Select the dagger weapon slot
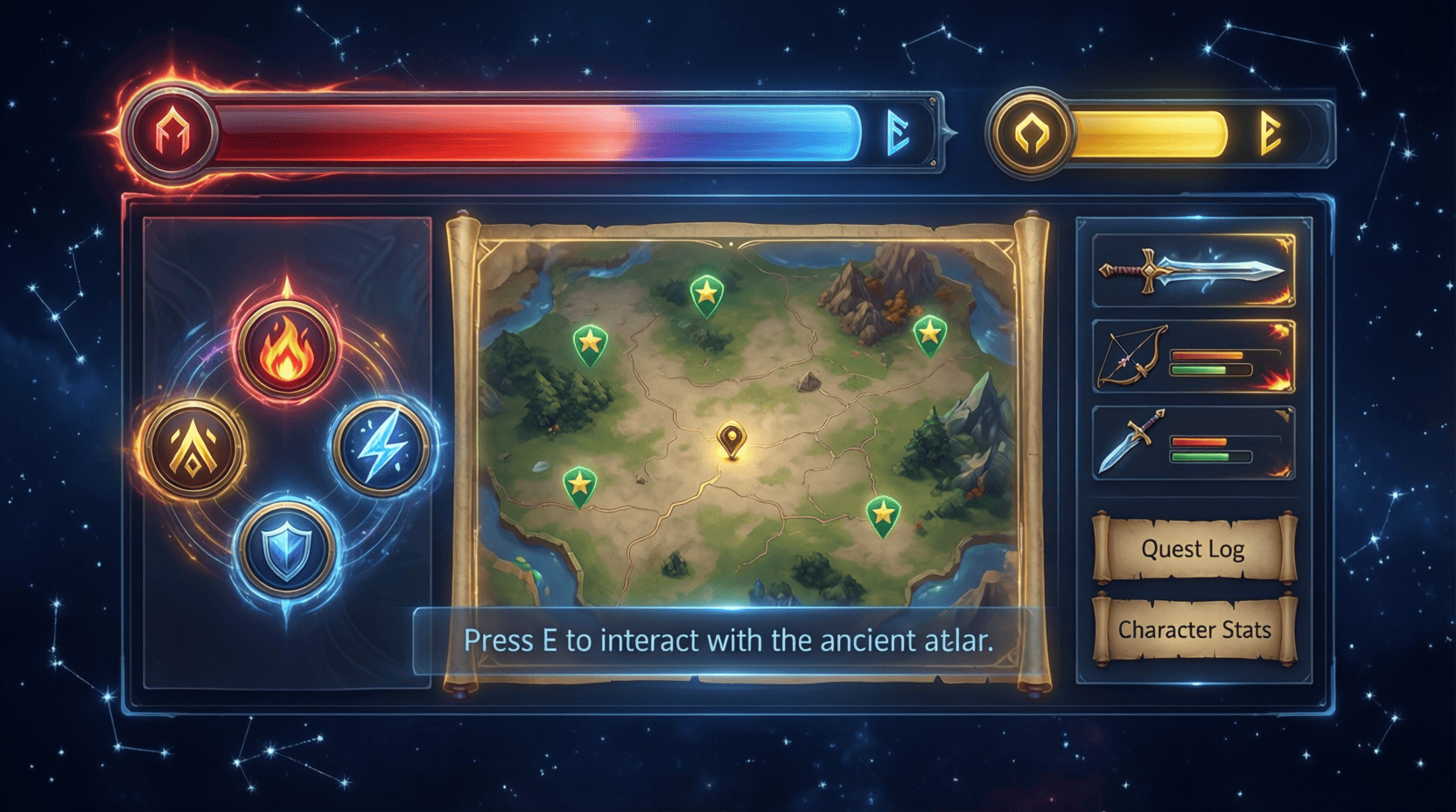 click(1193, 443)
